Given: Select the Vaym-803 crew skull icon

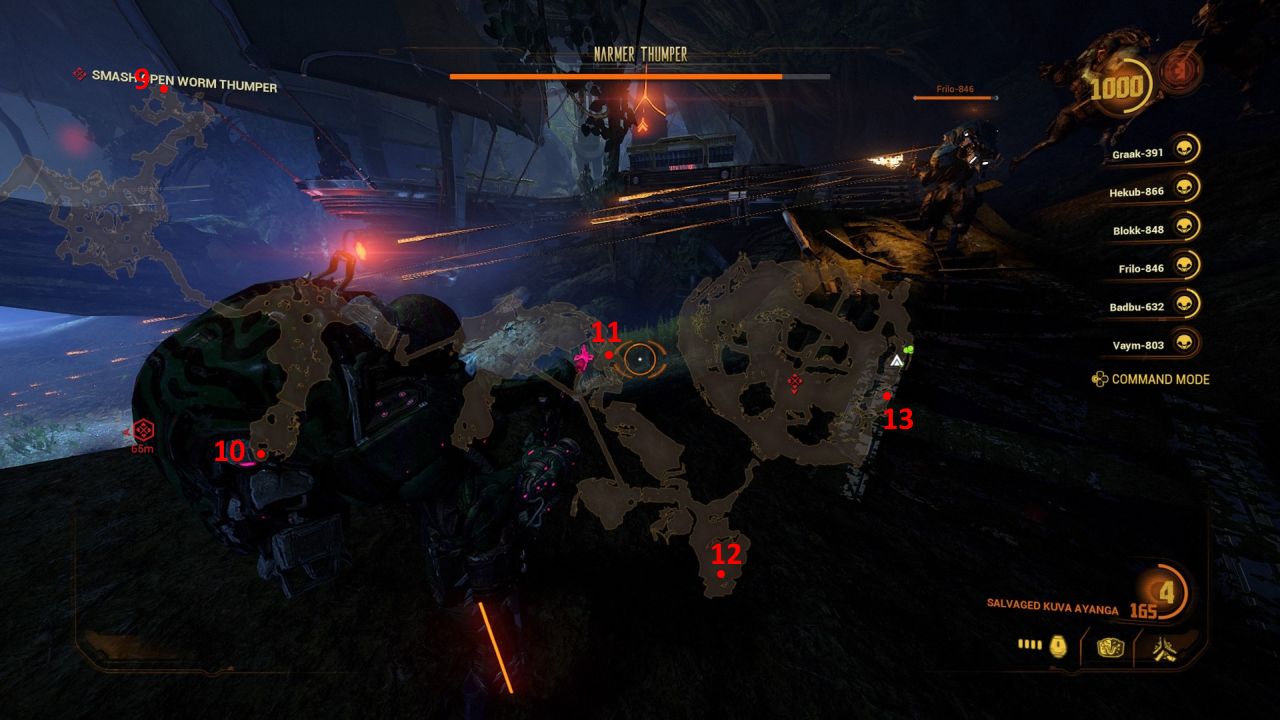Looking at the screenshot, I should 1186,341.
